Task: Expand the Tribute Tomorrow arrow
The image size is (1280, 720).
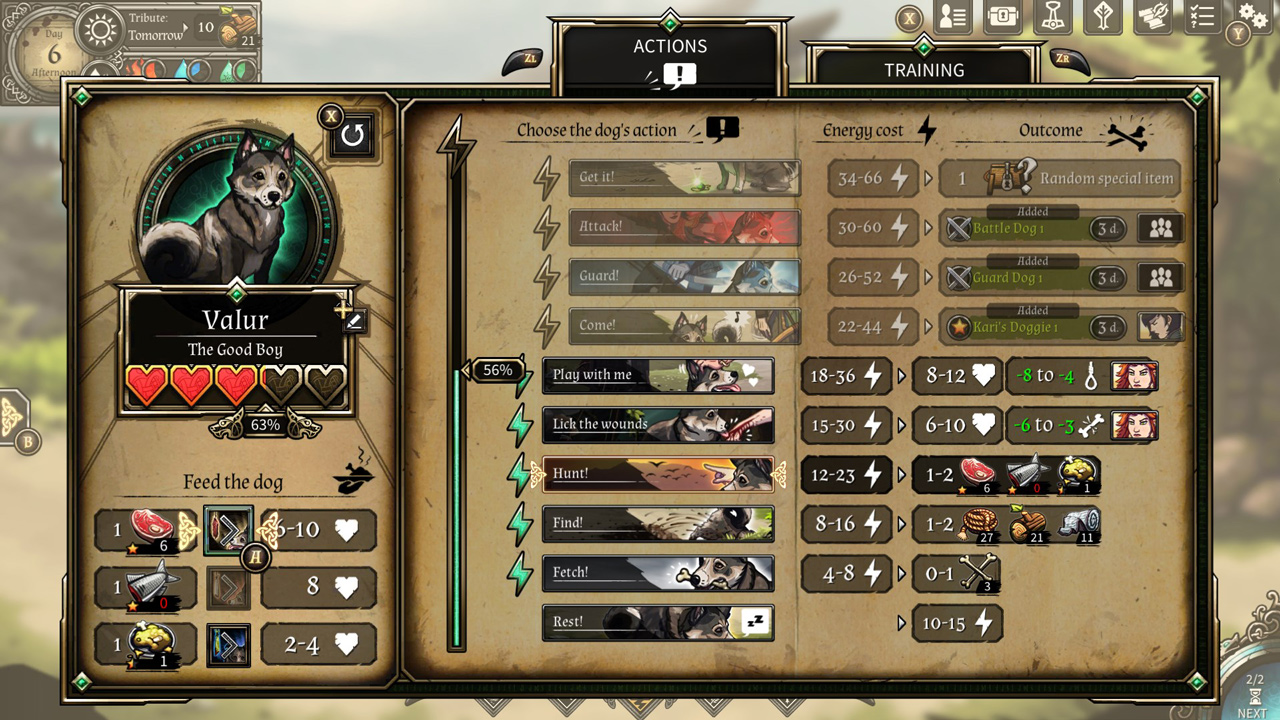Action: click(185, 28)
